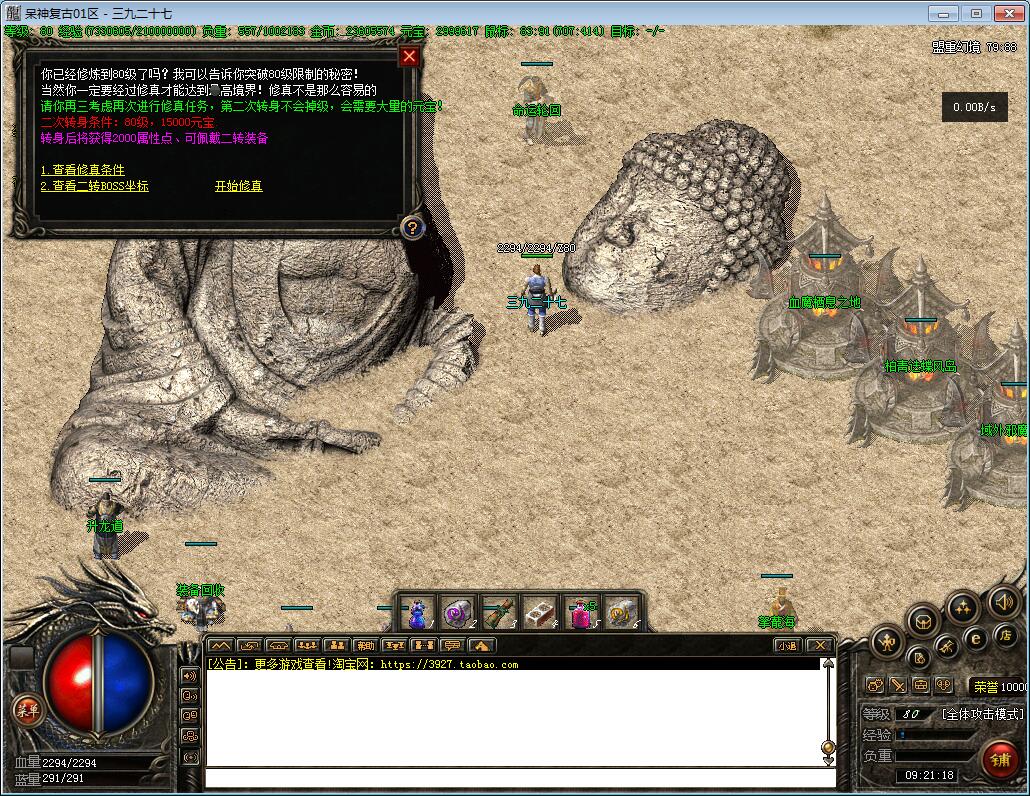
Task: Open the character figure round icon
Action: pyautogui.click(x=886, y=641)
